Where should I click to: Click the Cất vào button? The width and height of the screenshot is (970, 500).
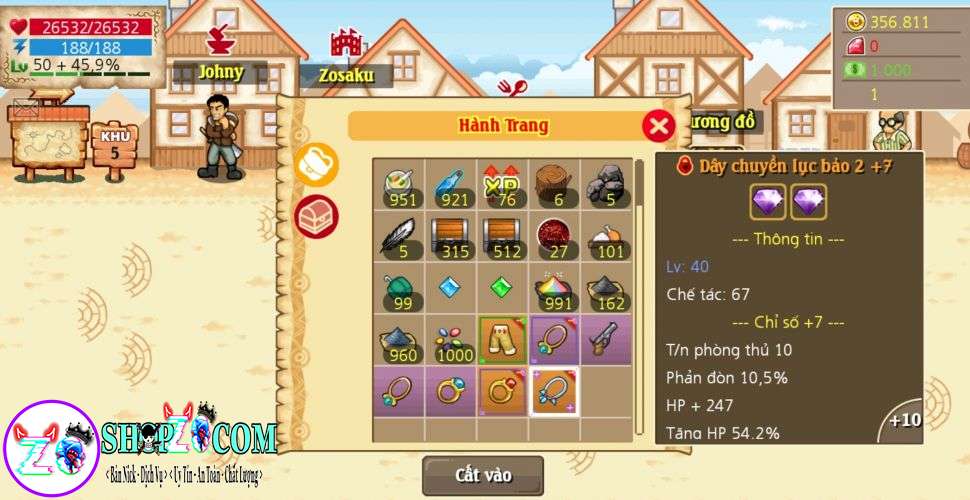coord(483,475)
